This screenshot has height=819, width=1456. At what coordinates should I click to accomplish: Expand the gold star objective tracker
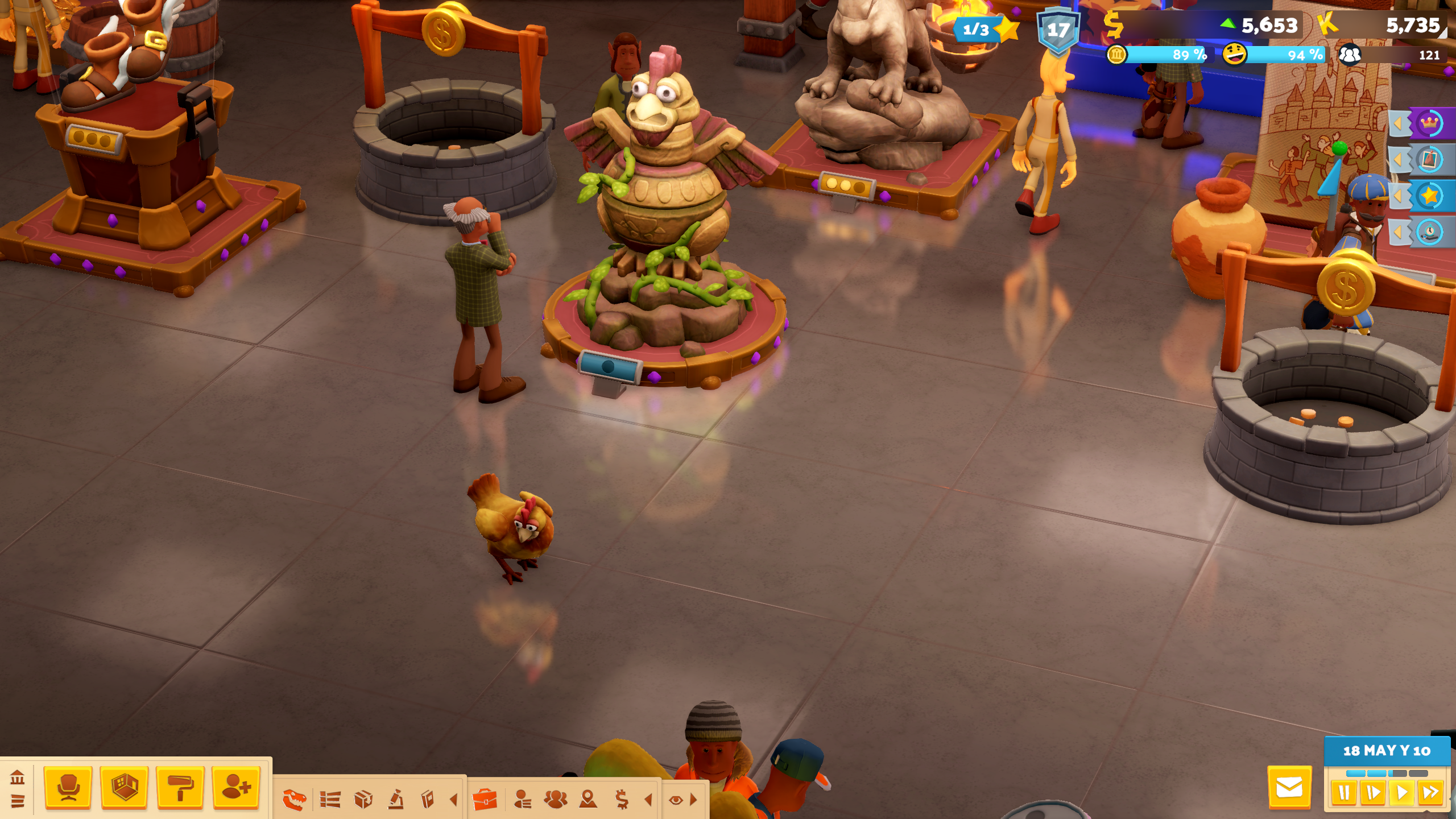click(x=1428, y=196)
